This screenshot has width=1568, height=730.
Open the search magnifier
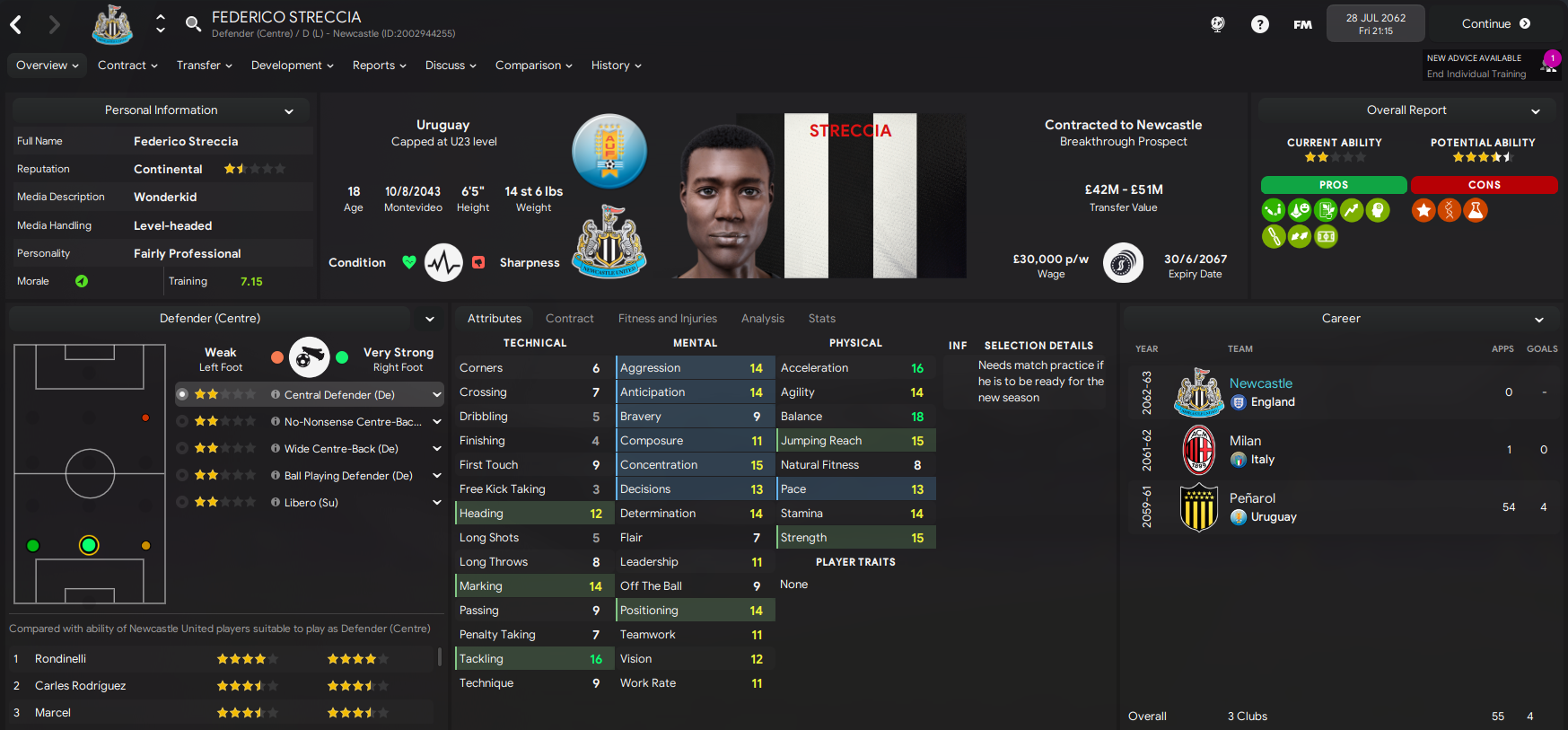(x=193, y=23)
